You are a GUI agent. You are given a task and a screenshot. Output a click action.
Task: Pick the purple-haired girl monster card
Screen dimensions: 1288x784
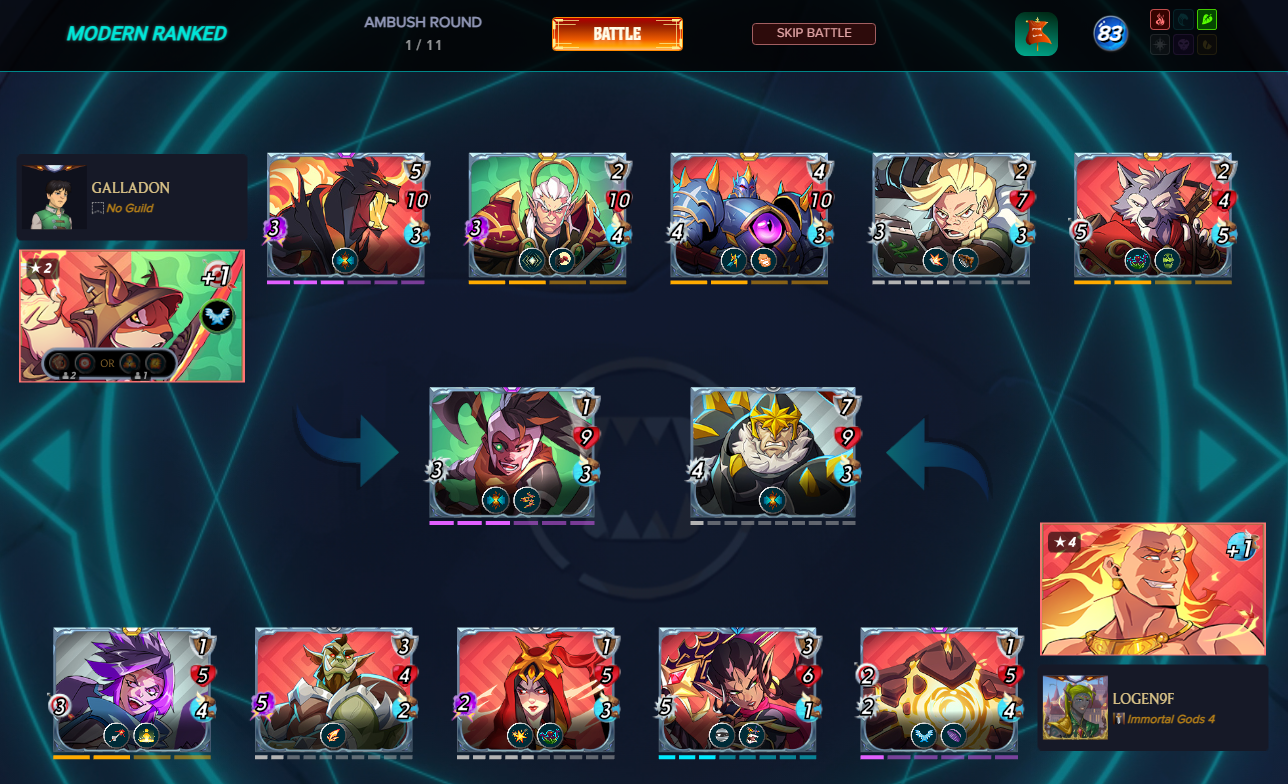tap(132, 690)
